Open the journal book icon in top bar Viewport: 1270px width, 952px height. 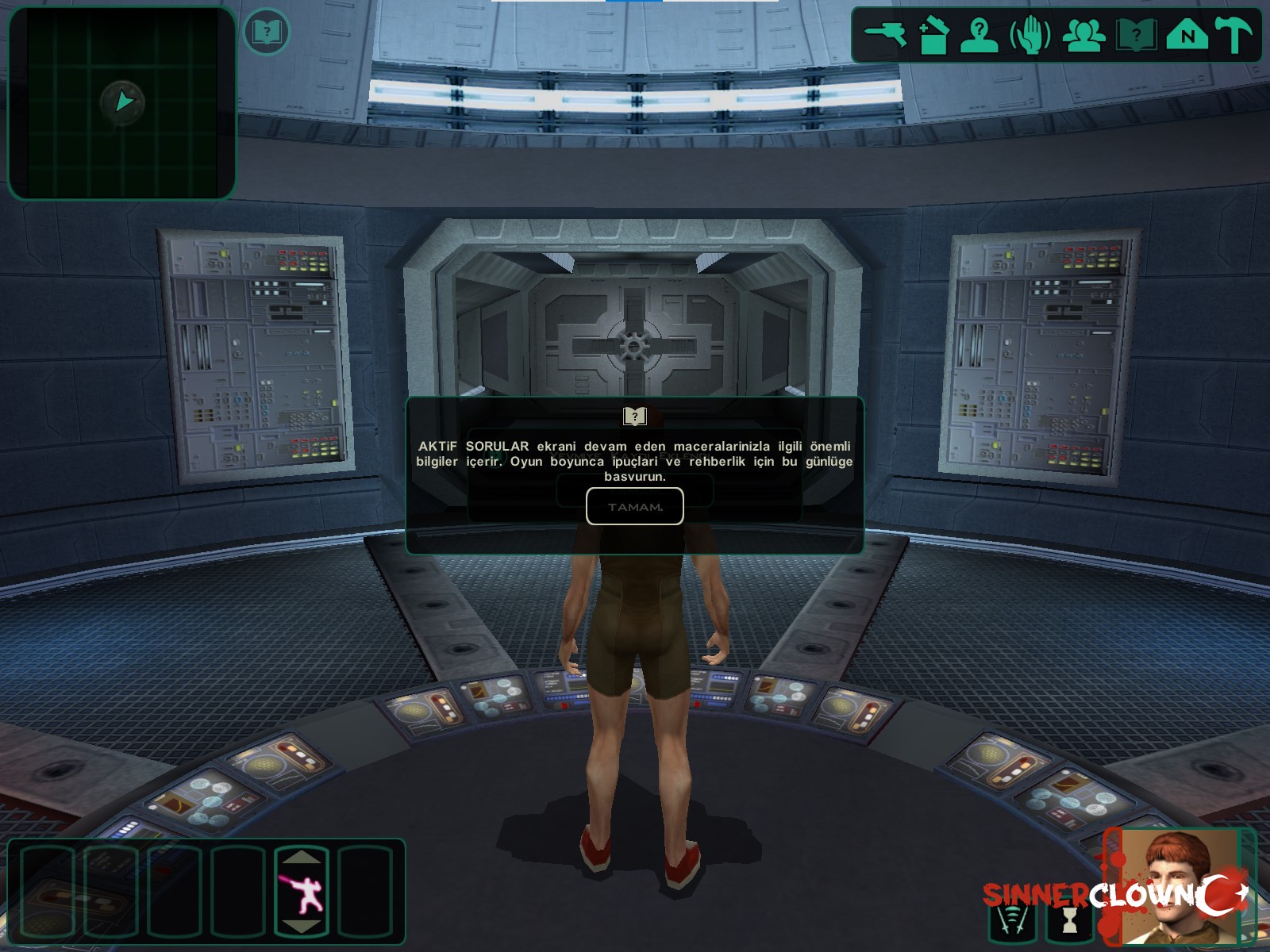click(x=1136, y=36)
